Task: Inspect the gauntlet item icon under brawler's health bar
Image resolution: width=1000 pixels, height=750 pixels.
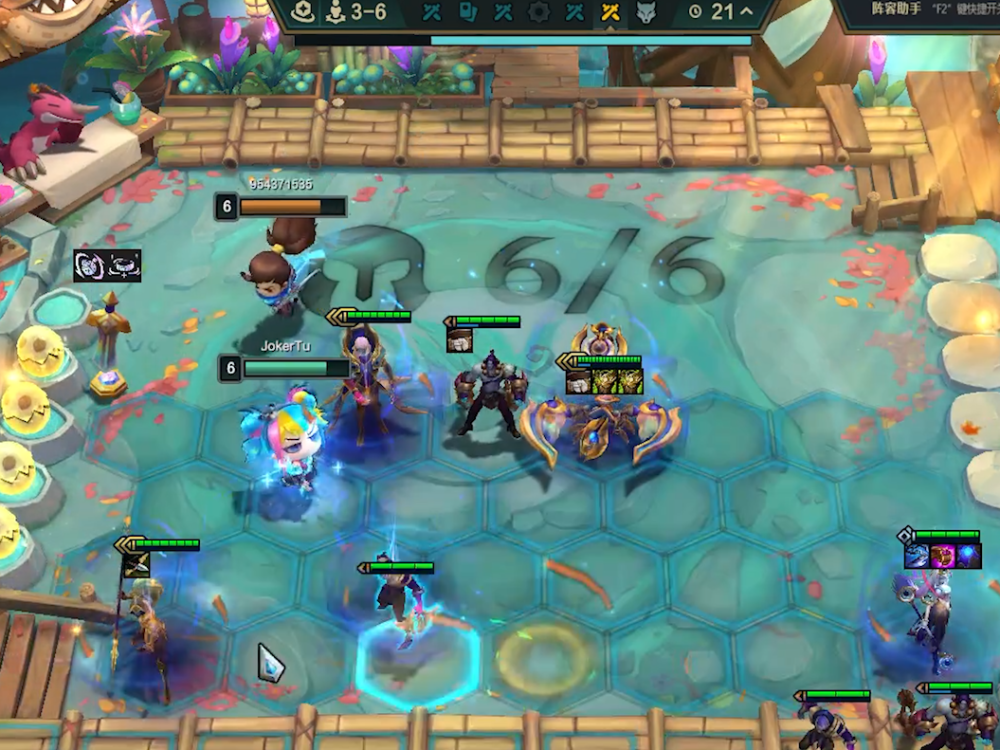Action: [x=460, y=340]
